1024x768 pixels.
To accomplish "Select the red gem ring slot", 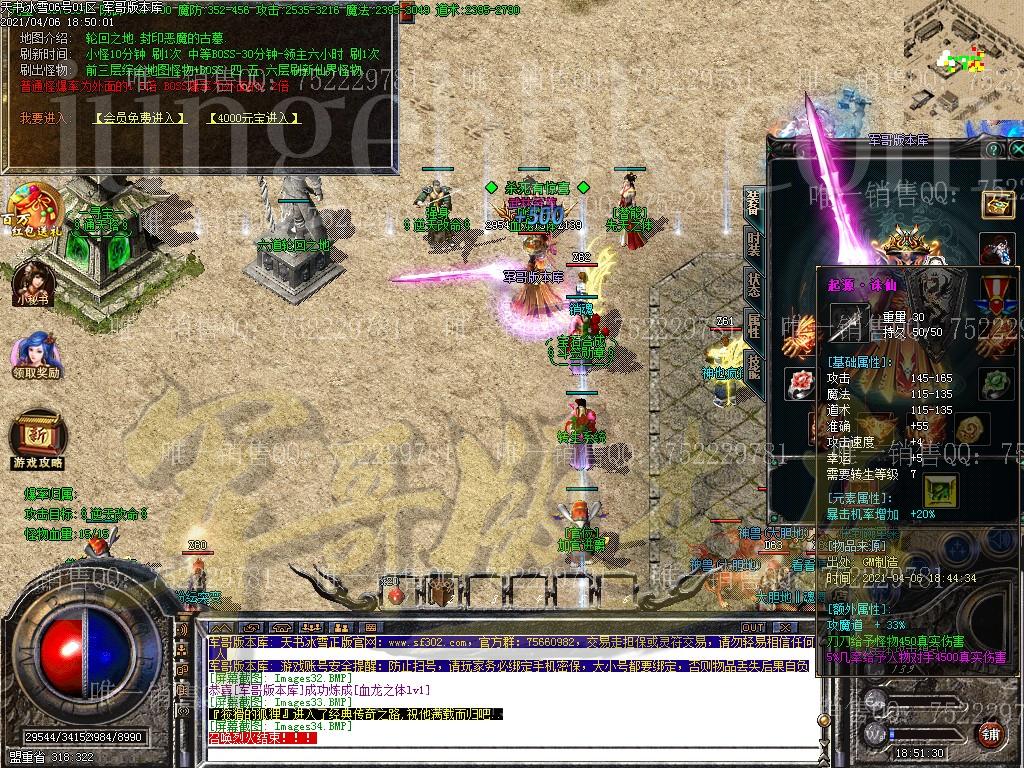I will (x=799, y=383).
